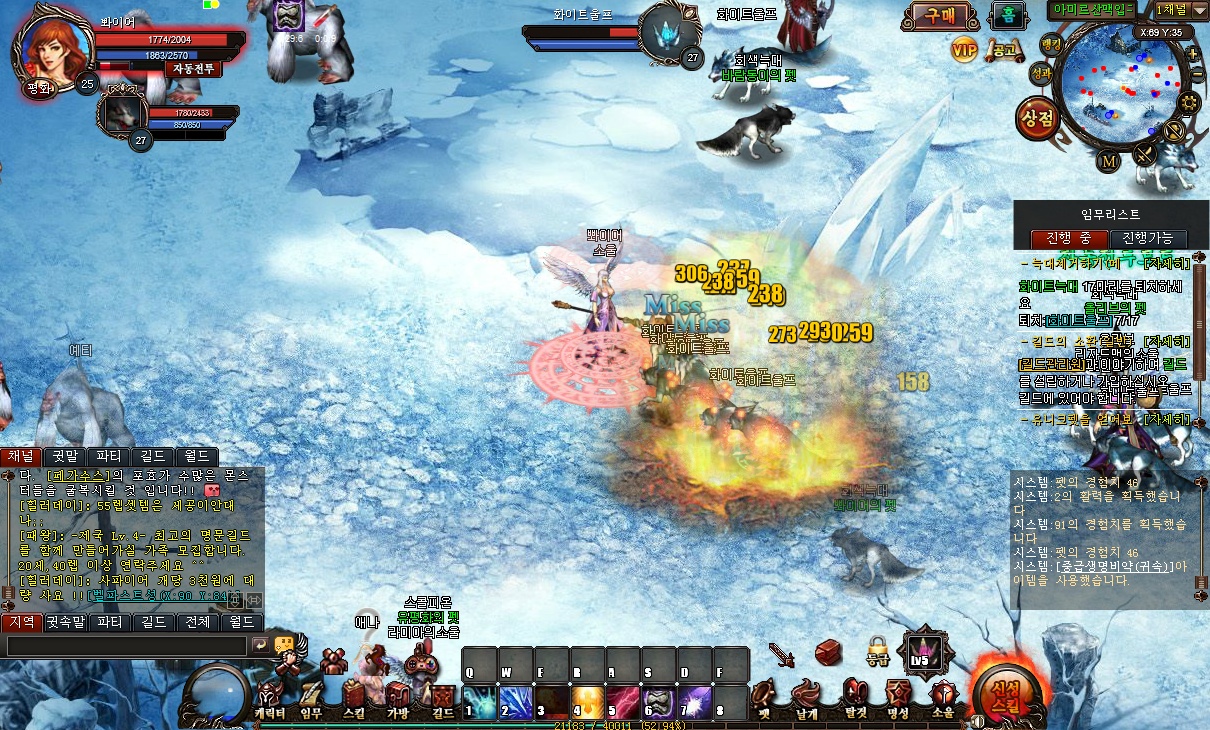The width and height of the screenshot is (1210, 730).
Task: Click the green 홈 home button
Action: (x=1007, y=15)
